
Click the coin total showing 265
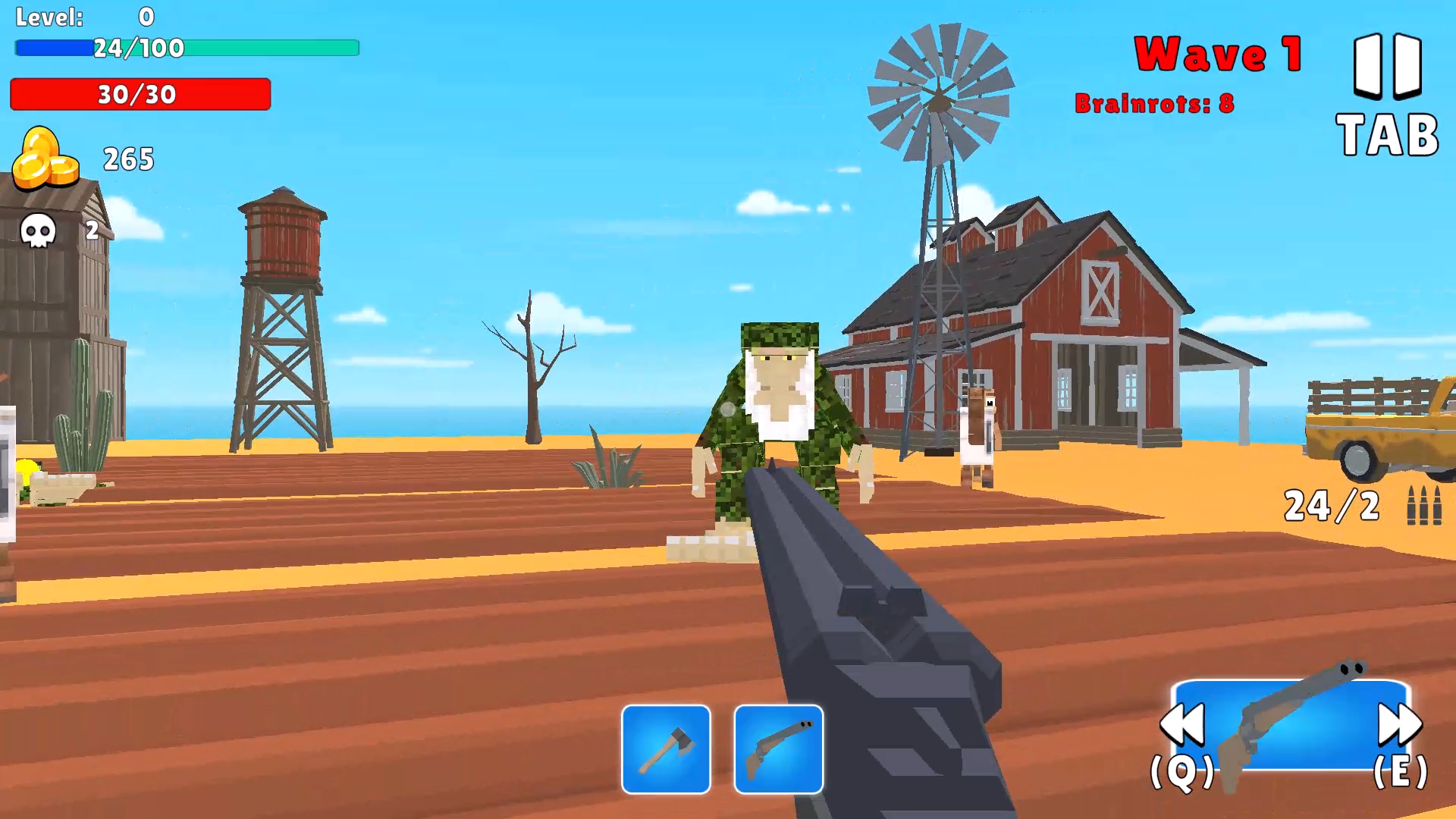[x=130, y=159]
